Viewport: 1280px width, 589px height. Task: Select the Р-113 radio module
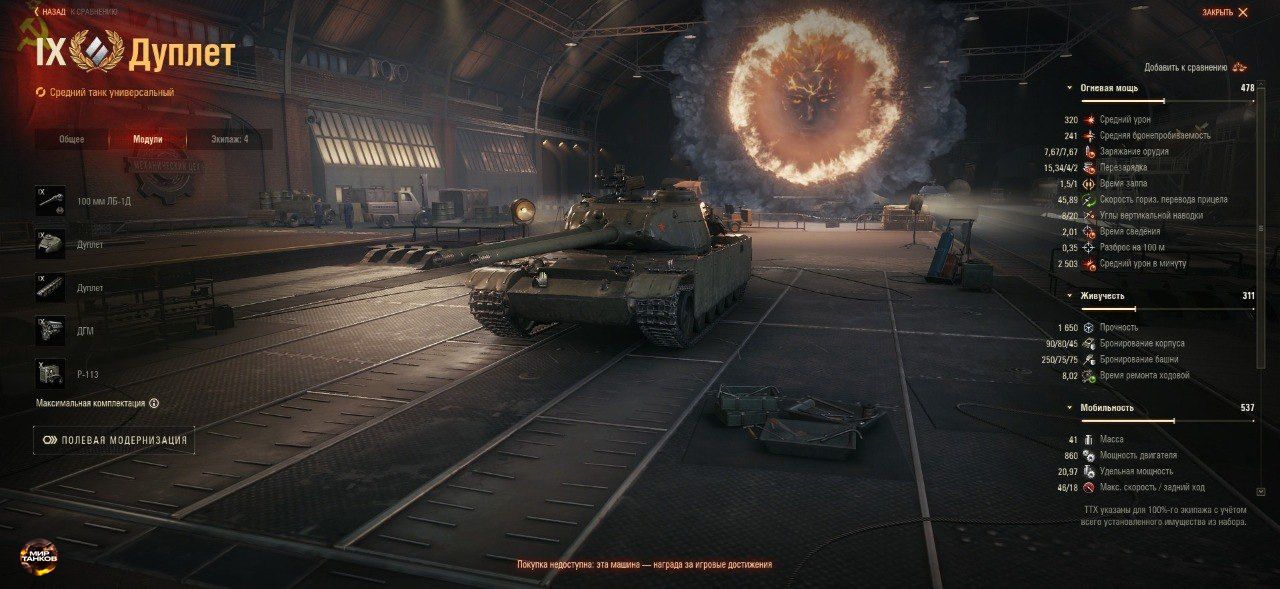(50, 374)
